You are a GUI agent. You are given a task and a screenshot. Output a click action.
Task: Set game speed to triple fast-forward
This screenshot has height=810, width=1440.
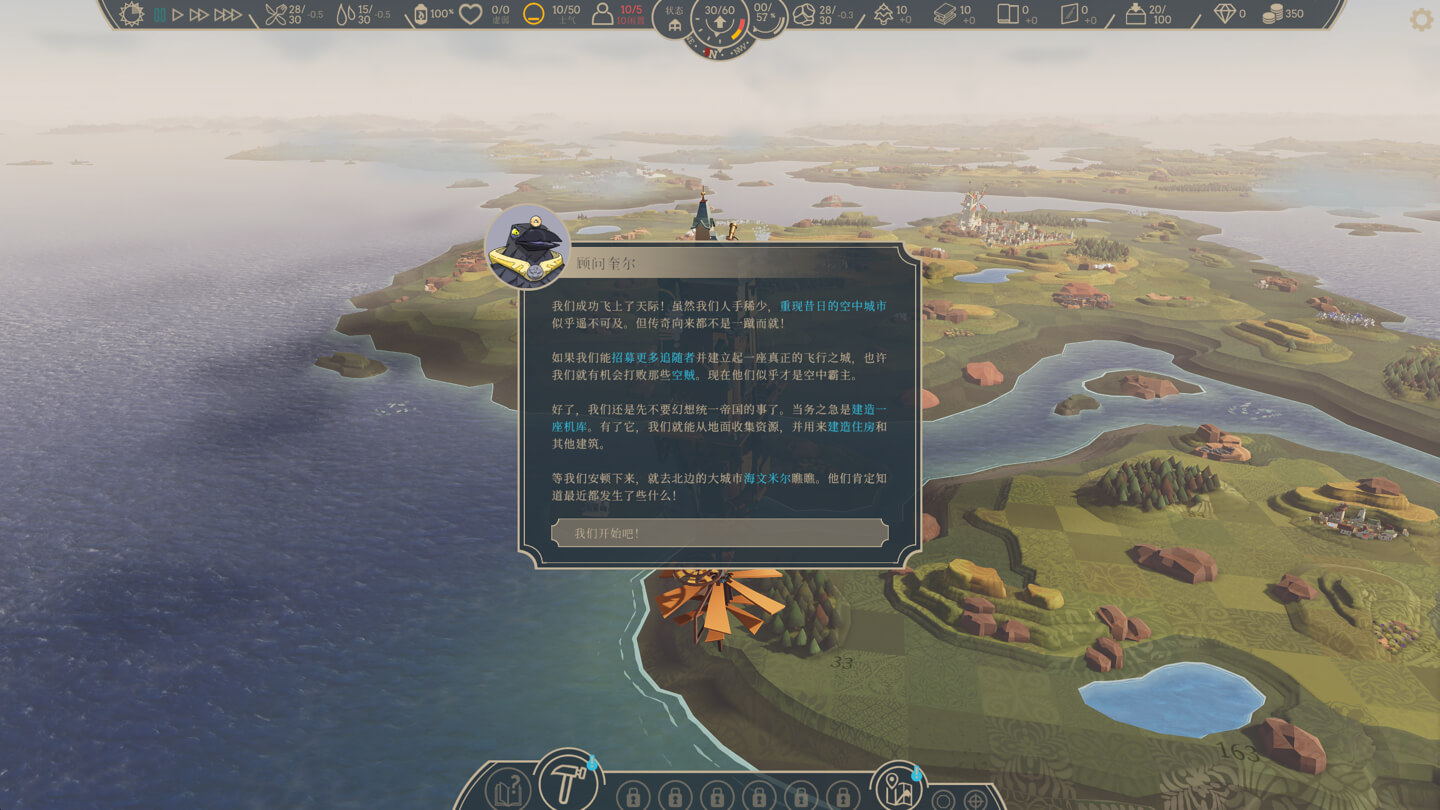click(228, 15)
